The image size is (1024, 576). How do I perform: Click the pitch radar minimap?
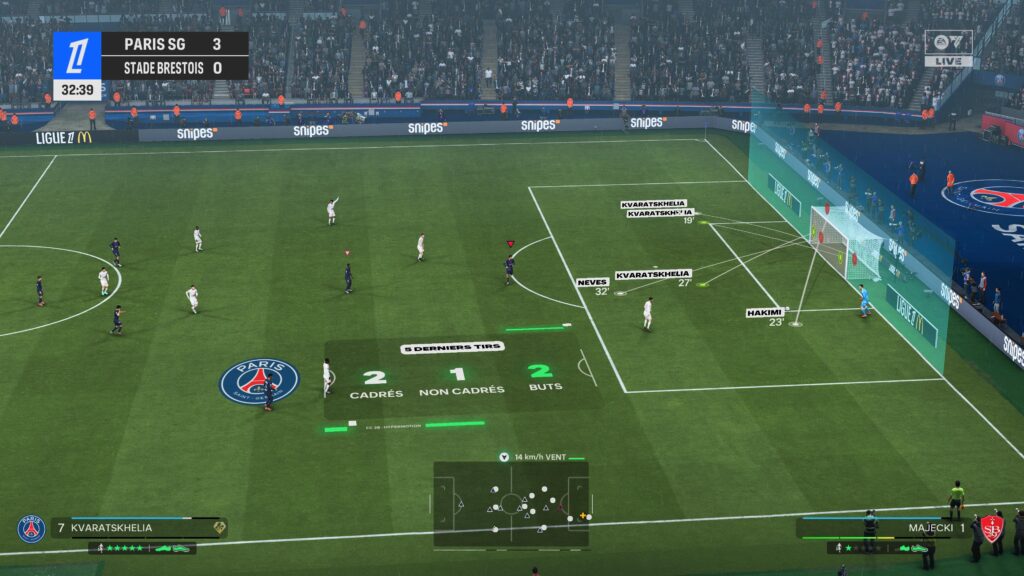click(x=511, y=504)
